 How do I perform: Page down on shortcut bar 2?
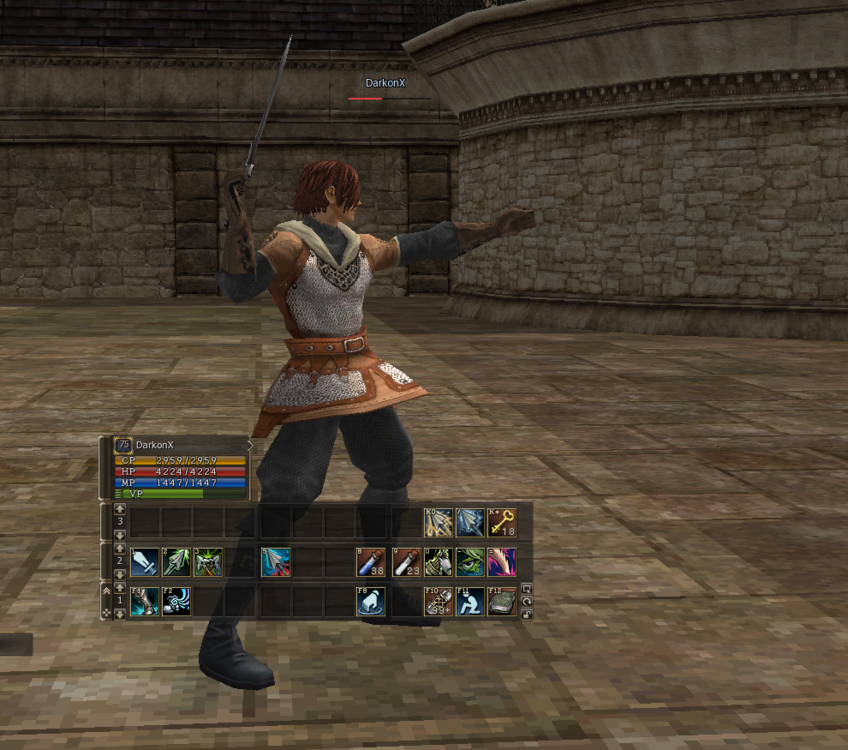pyautogui.click(x=120, y=575)
